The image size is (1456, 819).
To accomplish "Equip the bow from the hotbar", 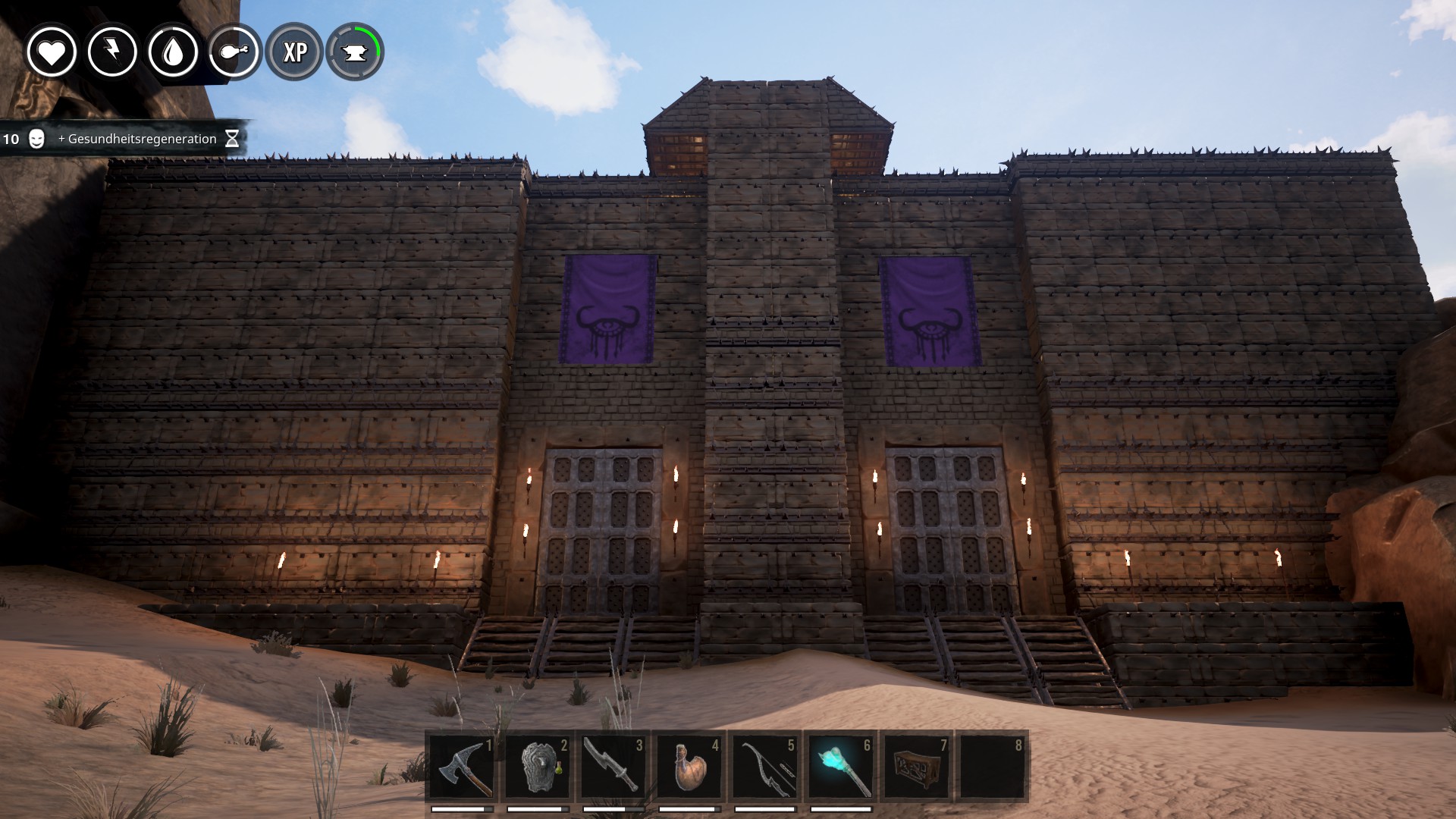I will [x=765, y=767].
